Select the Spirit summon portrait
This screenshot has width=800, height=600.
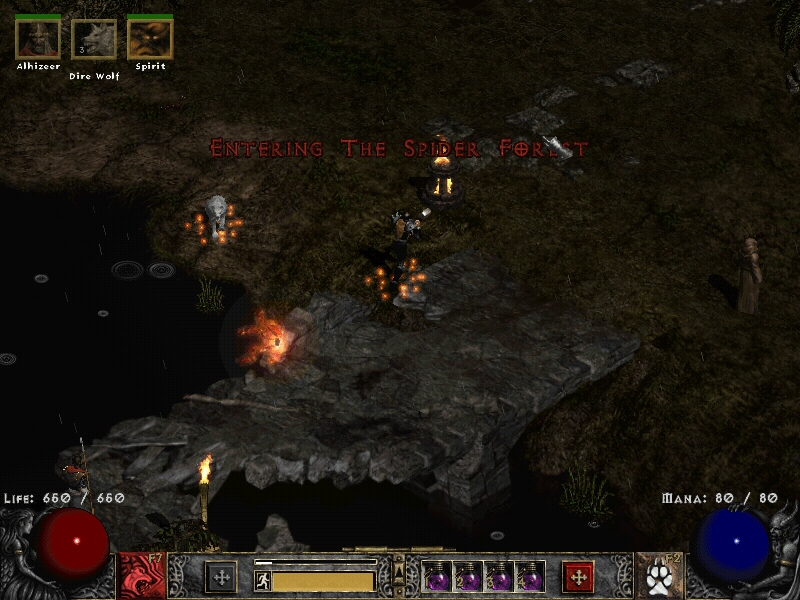[150, 39]
